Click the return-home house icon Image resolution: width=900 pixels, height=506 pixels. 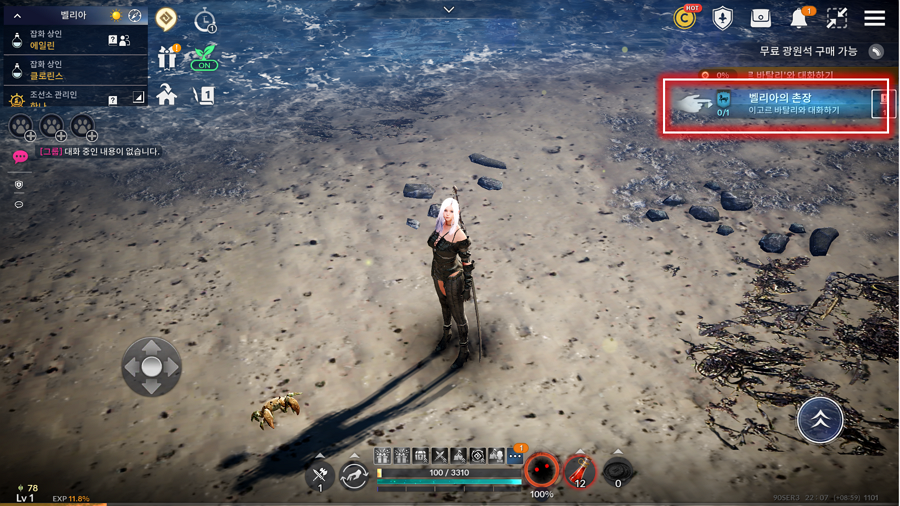(167, 95)
